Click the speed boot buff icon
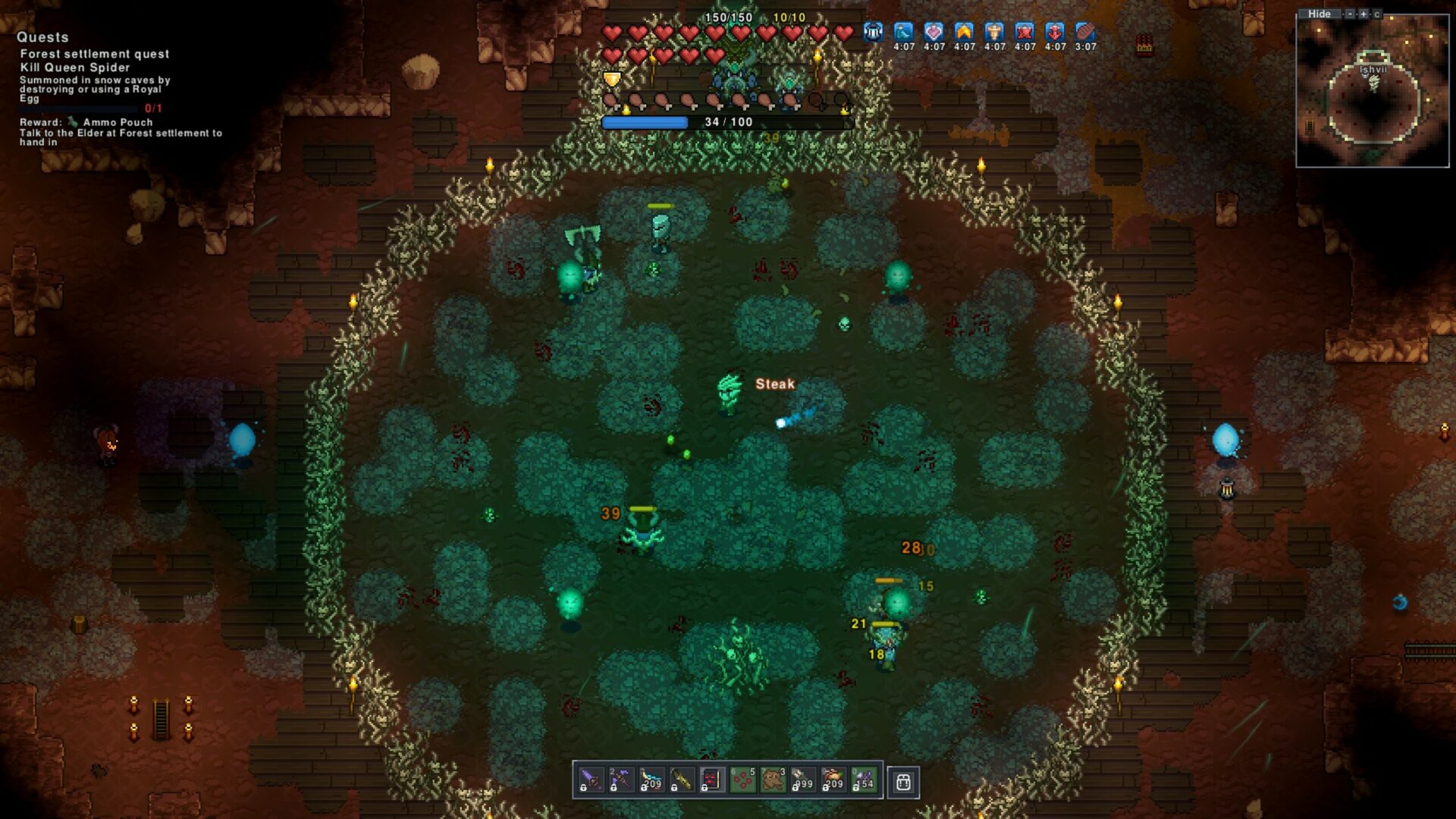The image size is (1456, 819). pyautogui.click(x=903, y=32)
